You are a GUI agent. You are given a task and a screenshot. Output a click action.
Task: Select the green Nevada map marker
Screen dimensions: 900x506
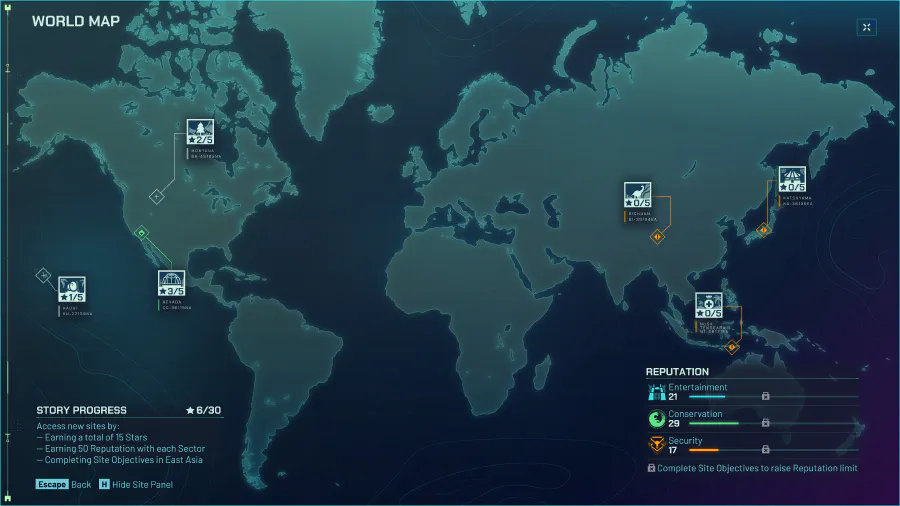pos(141,233)
